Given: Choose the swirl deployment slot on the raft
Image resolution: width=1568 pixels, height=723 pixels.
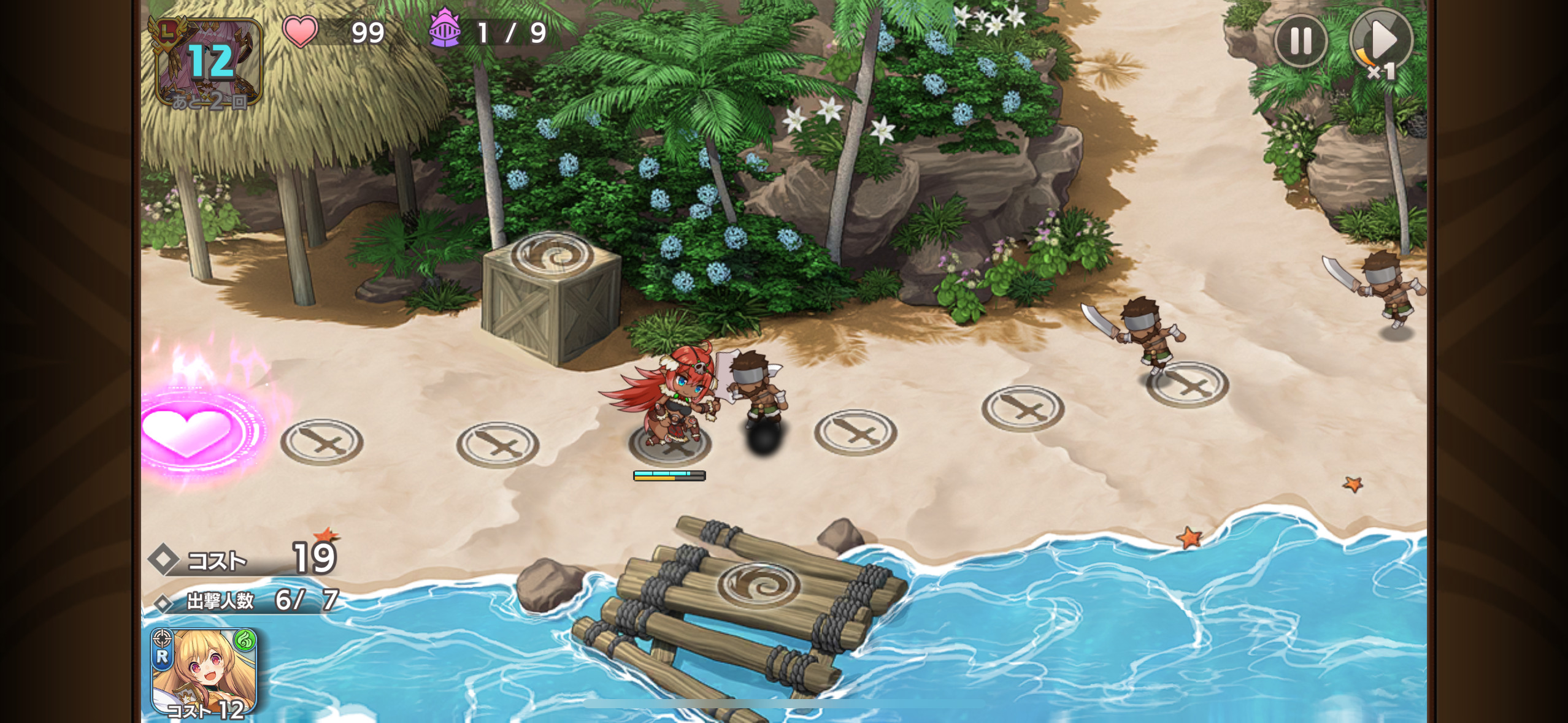Looking at the screenshot, I should tap(758, 583).
